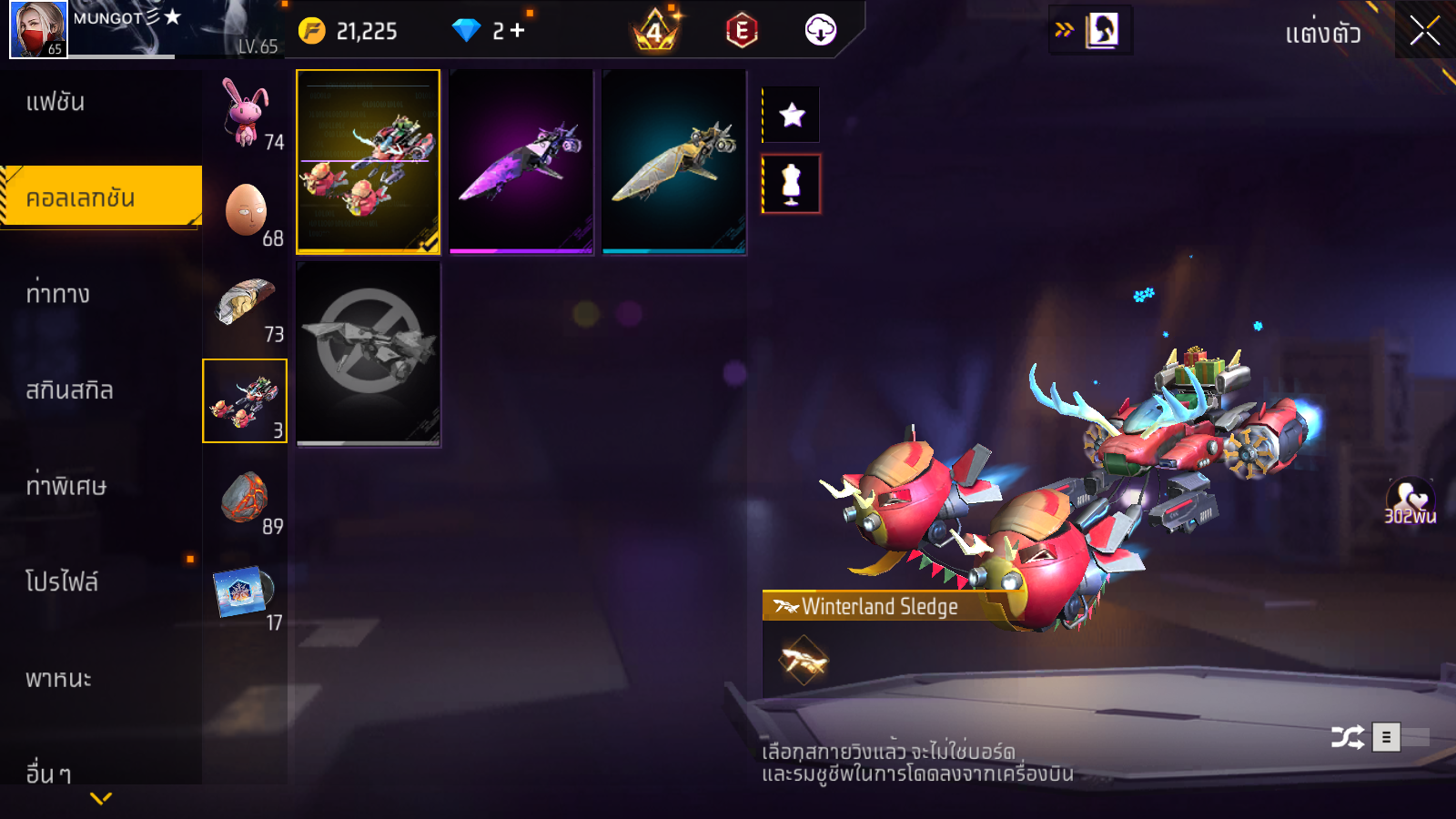Select the unequip no-skyboard option
Image resolution: width=1456 pixels, height=819 pixels.
[x=368, y=353]
